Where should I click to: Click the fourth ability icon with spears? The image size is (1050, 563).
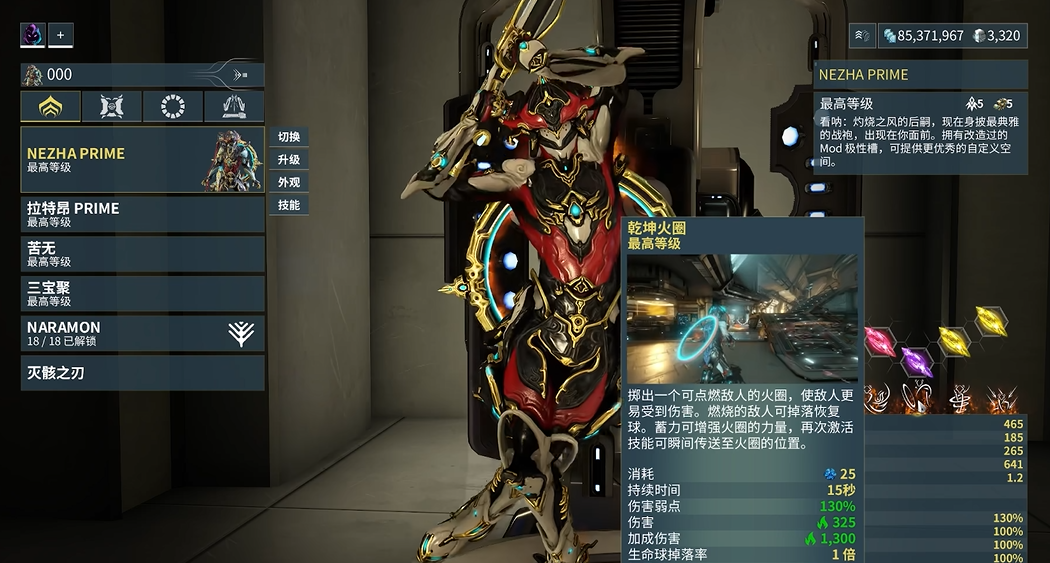[1000, 399]
